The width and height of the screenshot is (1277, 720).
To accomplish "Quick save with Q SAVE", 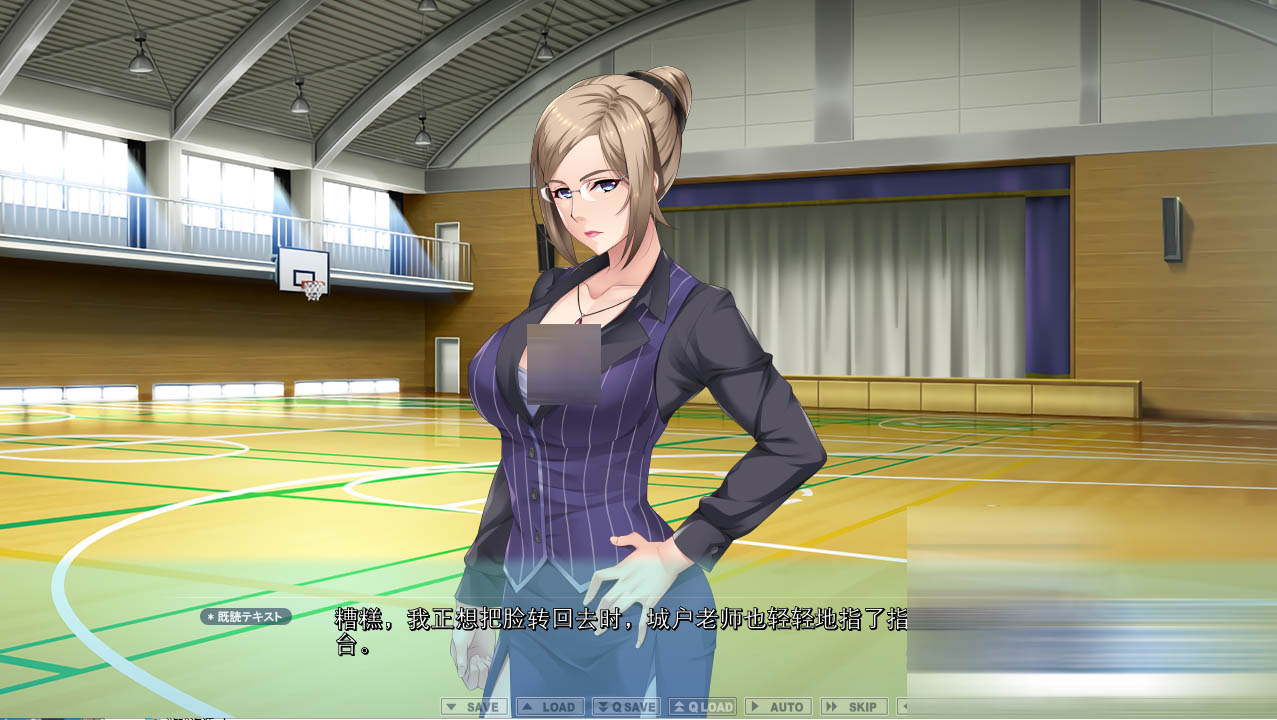I will [626, 707].
